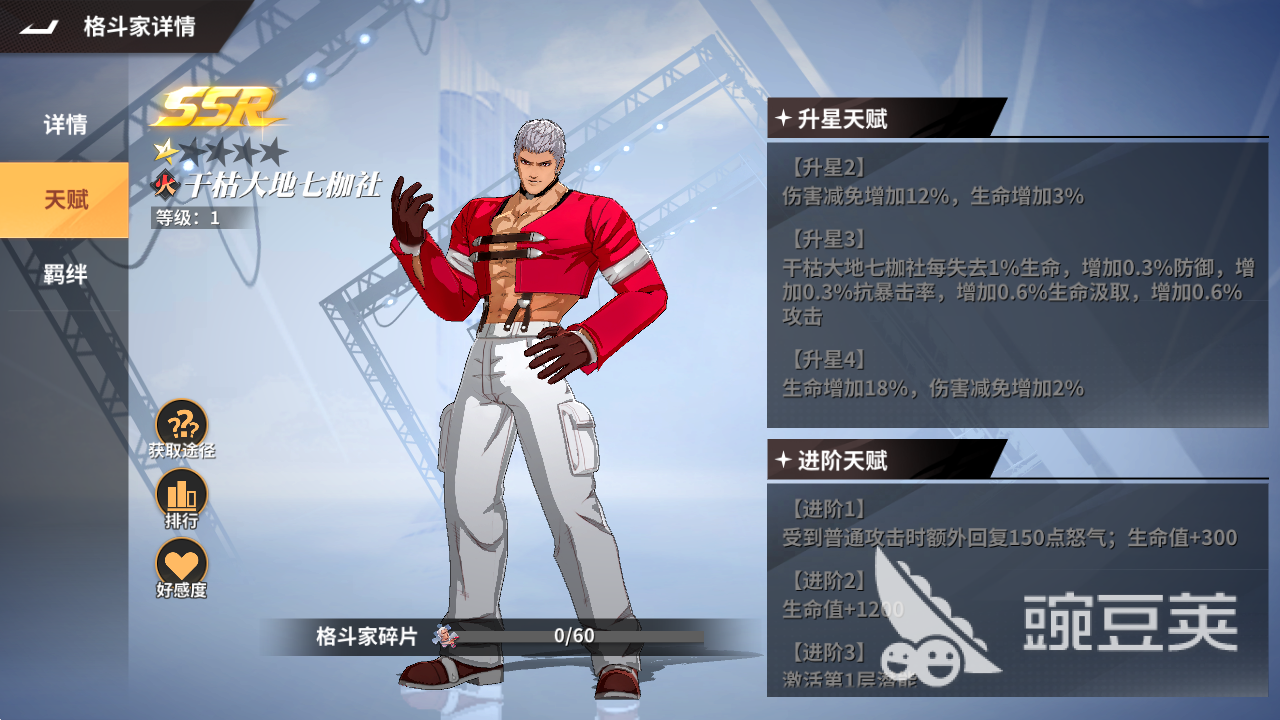Click the fire element icon beside the name
Image resolution: width=1280 pixels, height=720 pixels.
tap(166, 185)
